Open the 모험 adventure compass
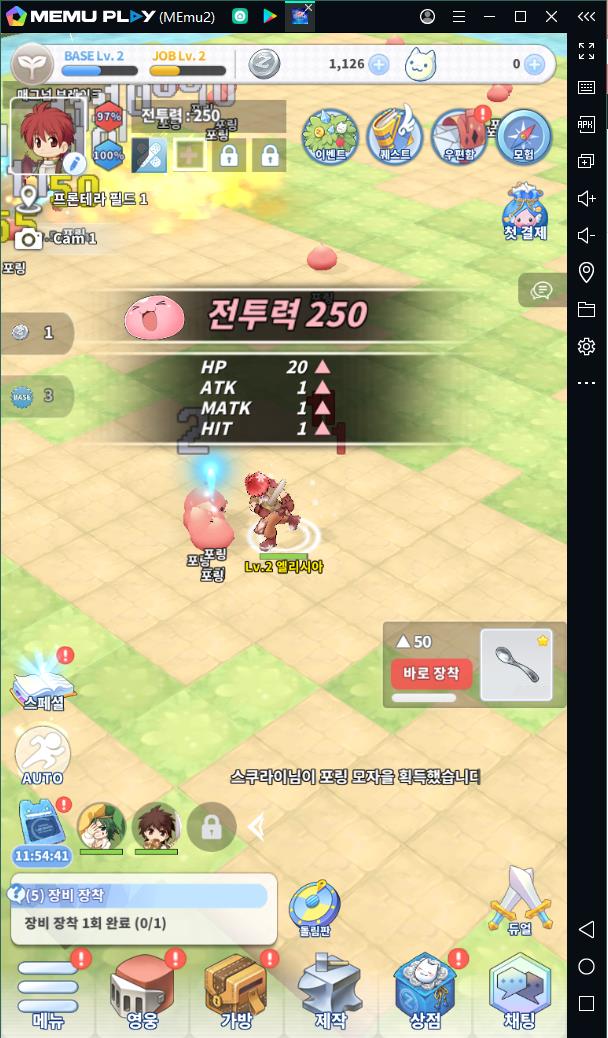The width and height of the screenshot is (608, 1038). [524, 136]
